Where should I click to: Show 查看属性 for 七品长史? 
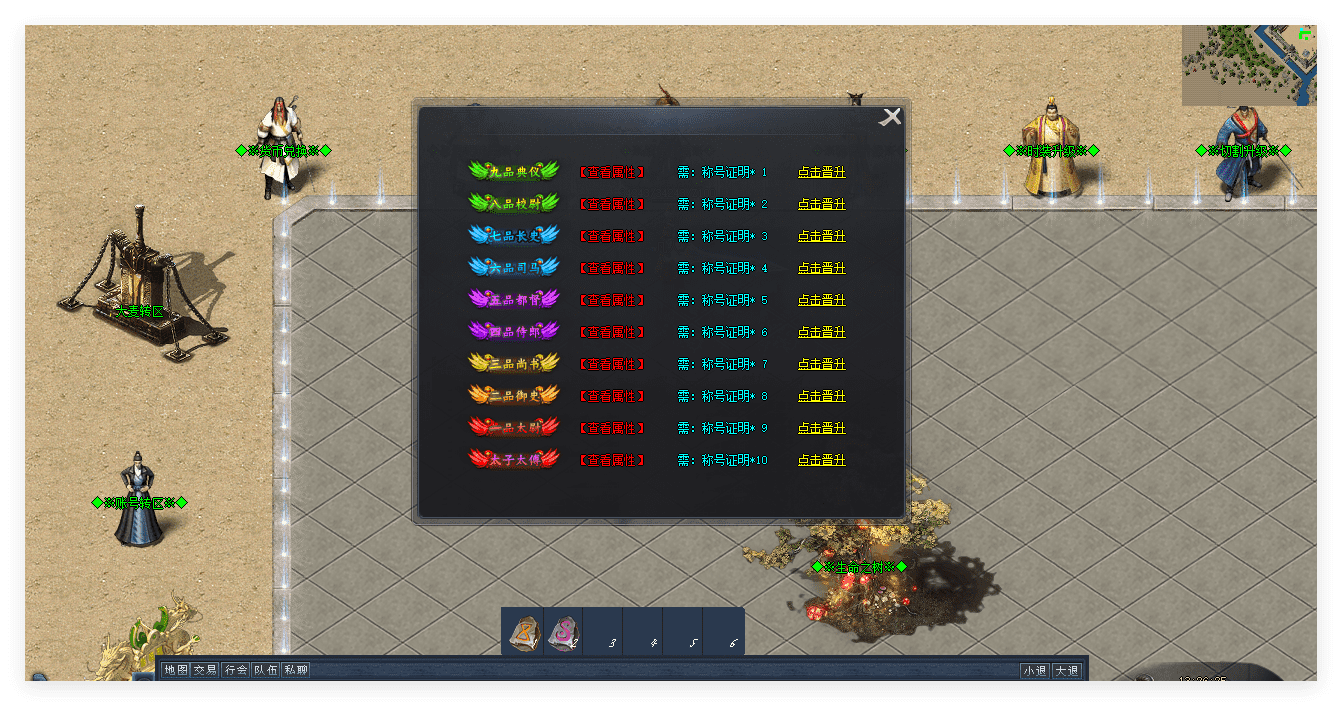(x=612, y=236)
